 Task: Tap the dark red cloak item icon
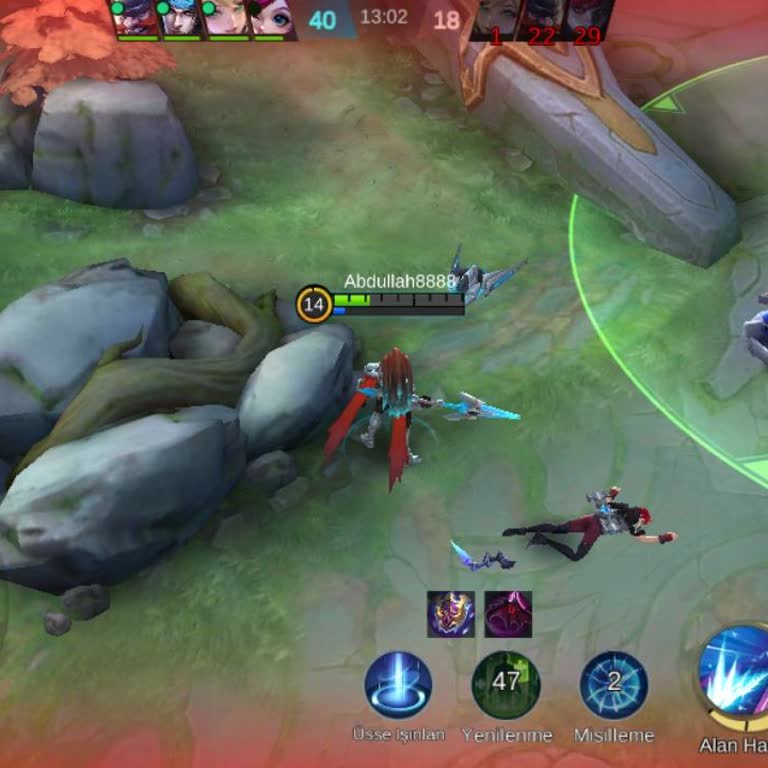tap(508, 614)
